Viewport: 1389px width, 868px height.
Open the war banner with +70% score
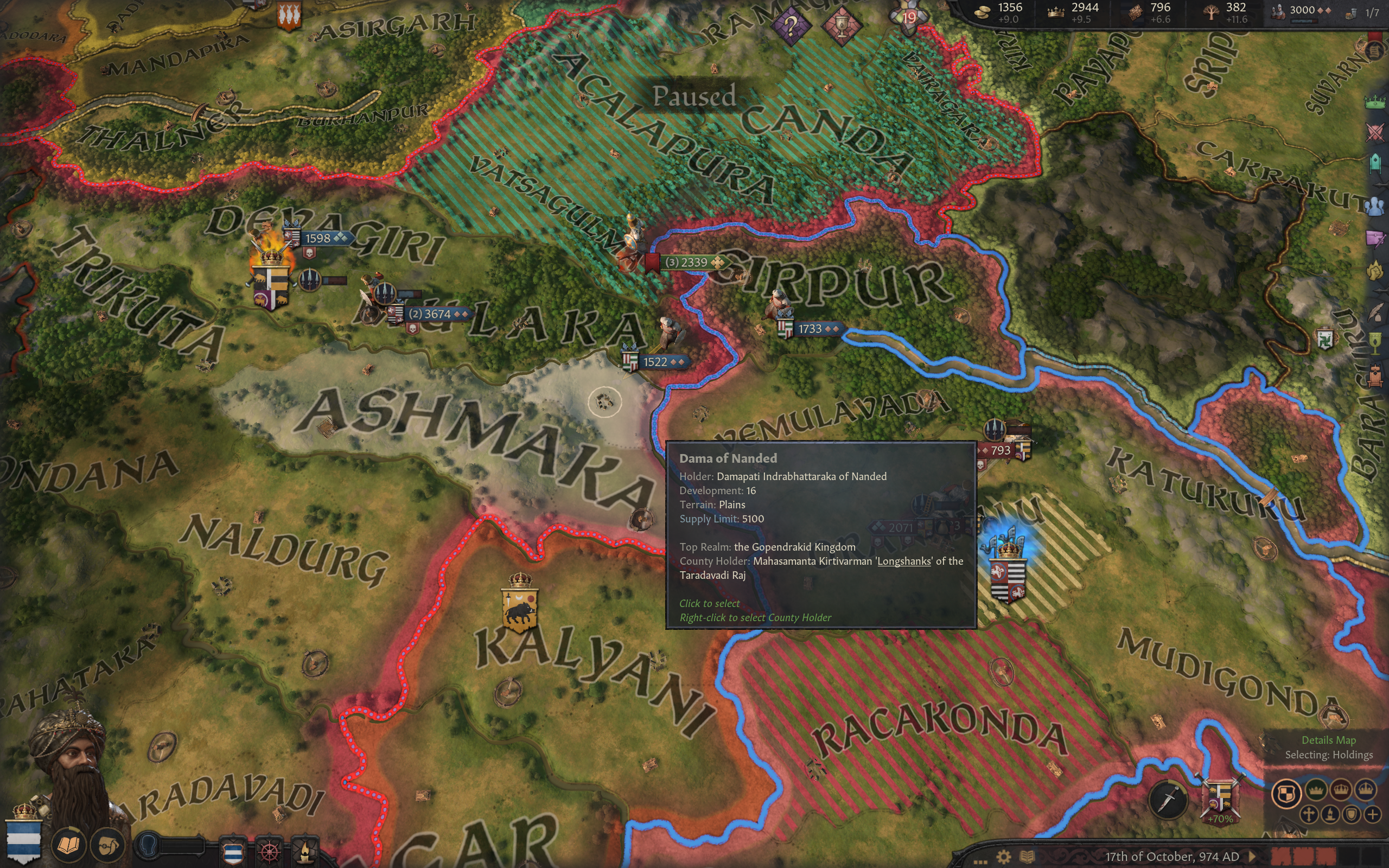pos(1220,799)
